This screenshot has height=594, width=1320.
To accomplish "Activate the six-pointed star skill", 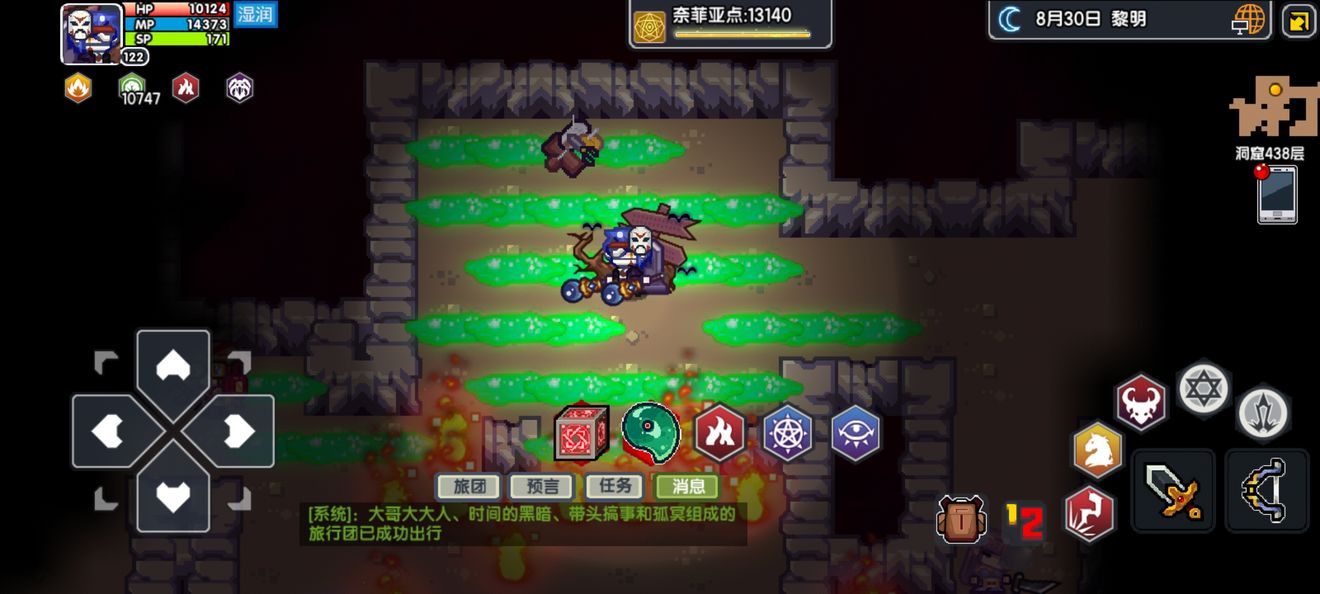I will tap(1203, 388).
